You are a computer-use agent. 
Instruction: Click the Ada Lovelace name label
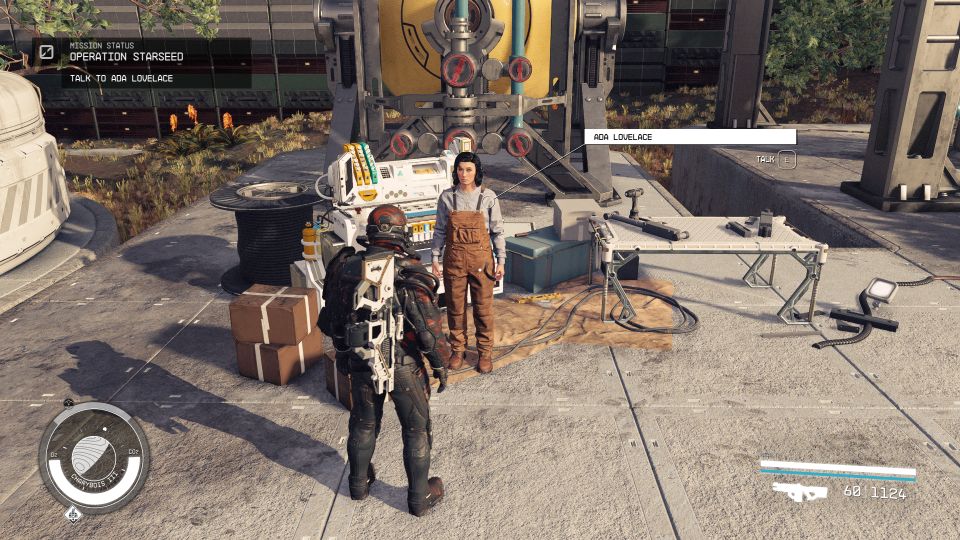689,136
